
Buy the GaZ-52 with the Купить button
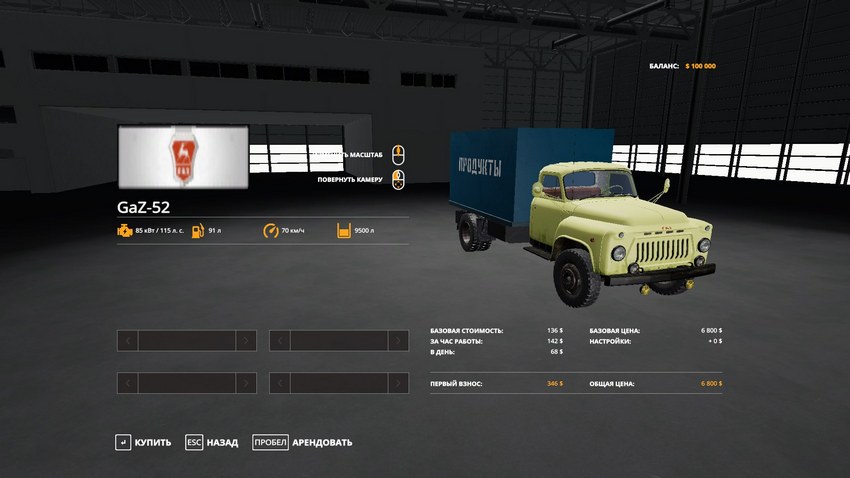click(x=143, y=442)
